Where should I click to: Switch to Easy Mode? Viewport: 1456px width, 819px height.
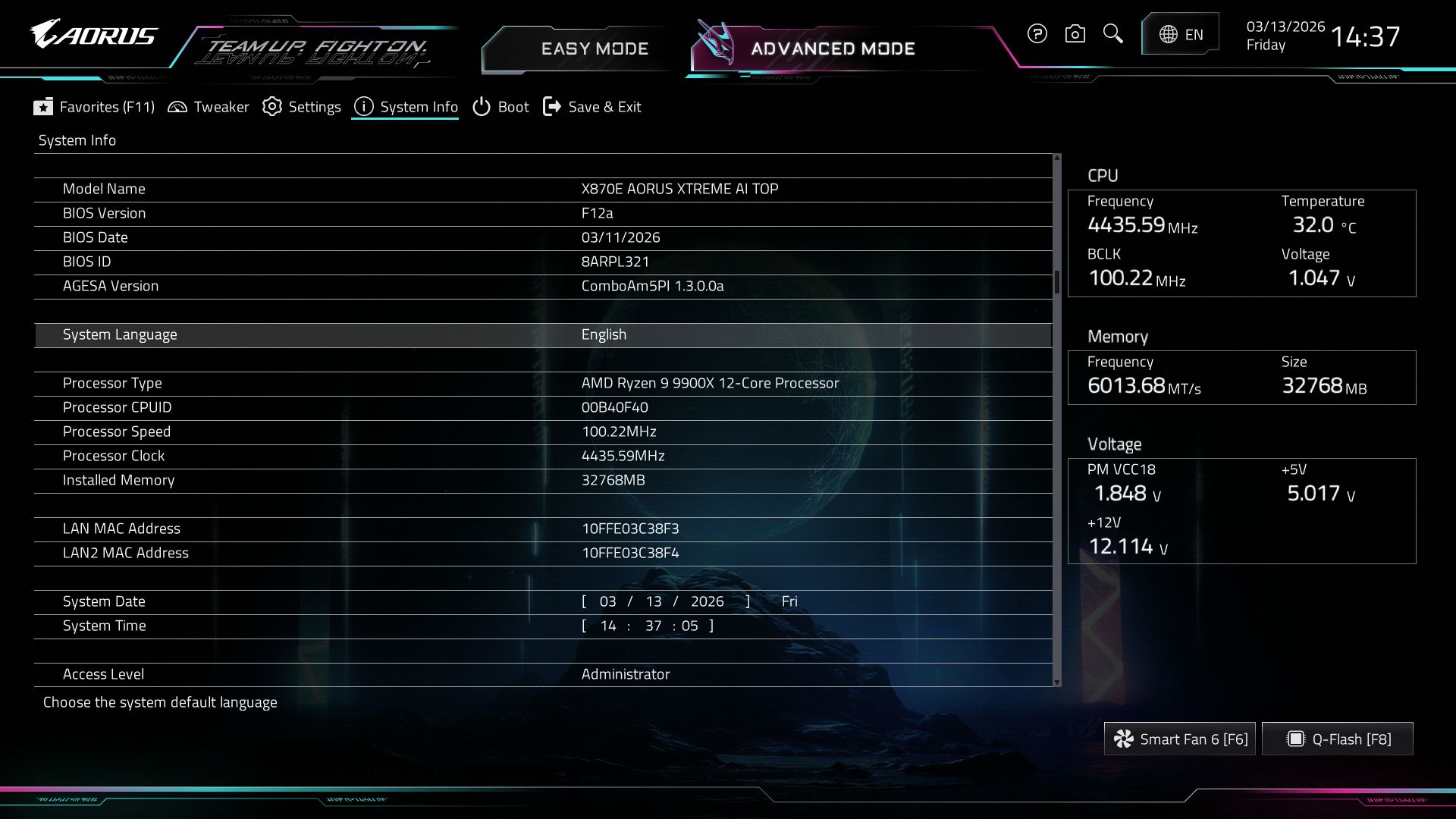click(594, 49)
